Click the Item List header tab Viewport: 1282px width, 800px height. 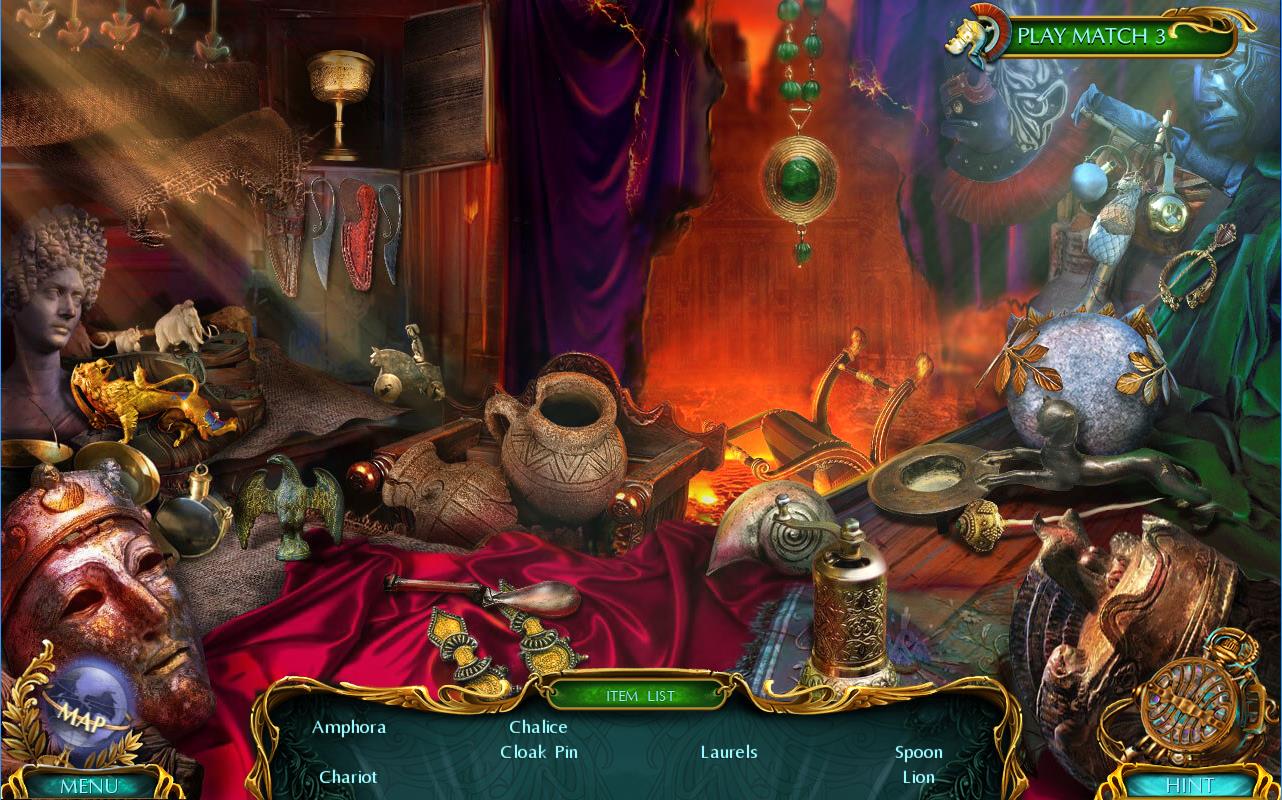click(640, 695)
